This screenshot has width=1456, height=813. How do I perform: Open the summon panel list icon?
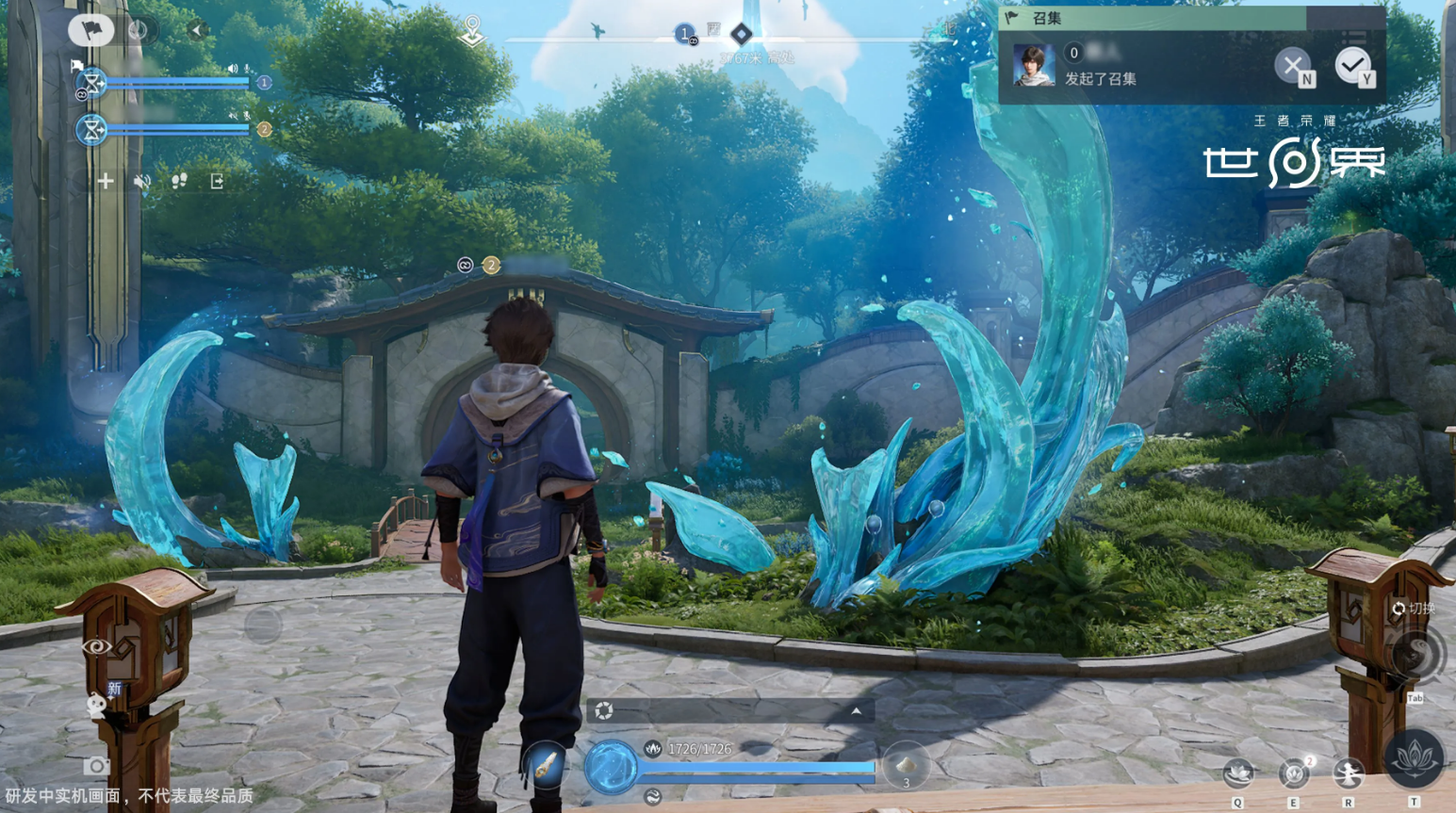(1354, 38)
